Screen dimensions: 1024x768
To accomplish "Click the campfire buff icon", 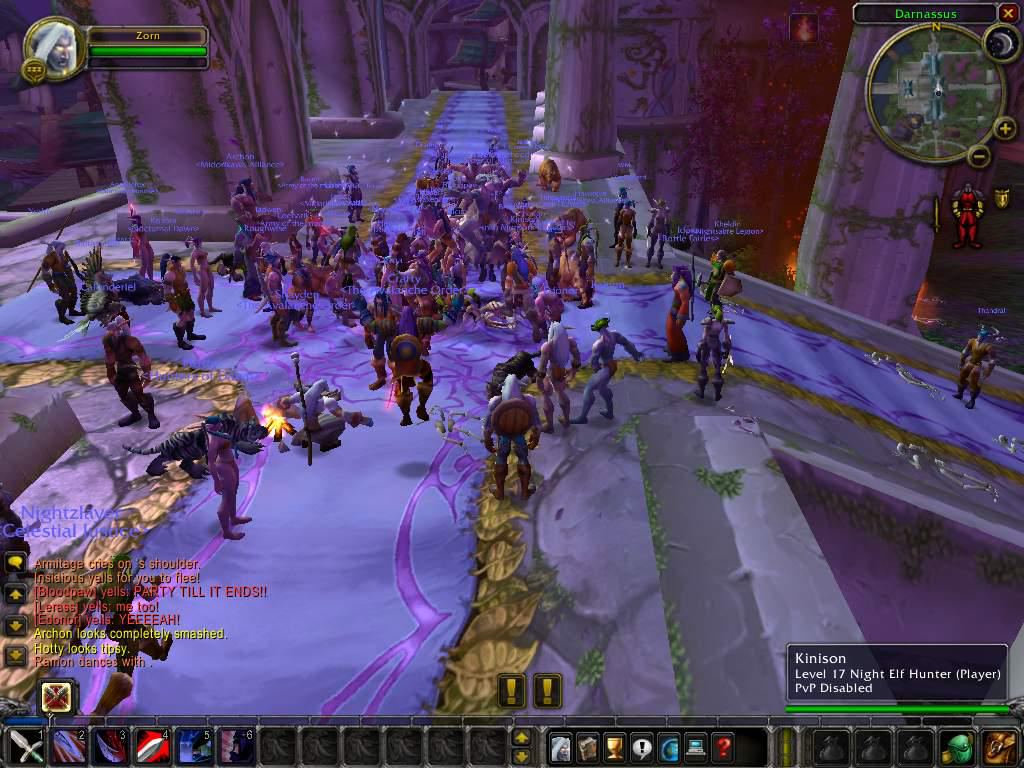I will tap(803, 27).
